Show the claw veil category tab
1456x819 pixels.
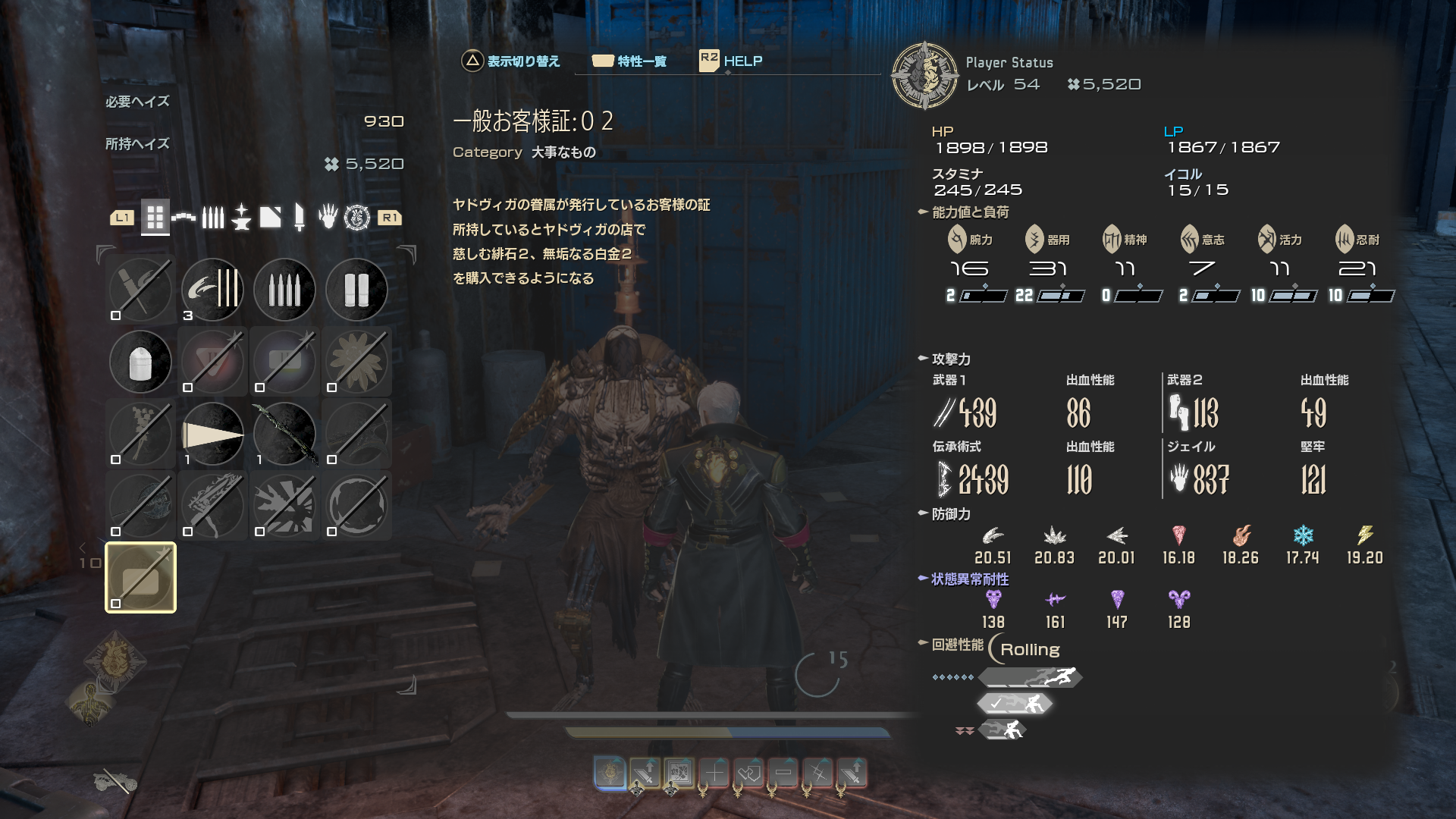pos(328,218)
